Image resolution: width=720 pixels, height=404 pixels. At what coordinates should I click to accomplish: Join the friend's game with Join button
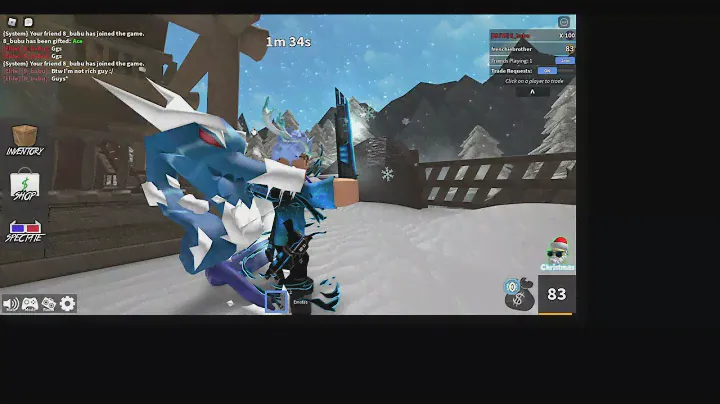pos(565,60)
